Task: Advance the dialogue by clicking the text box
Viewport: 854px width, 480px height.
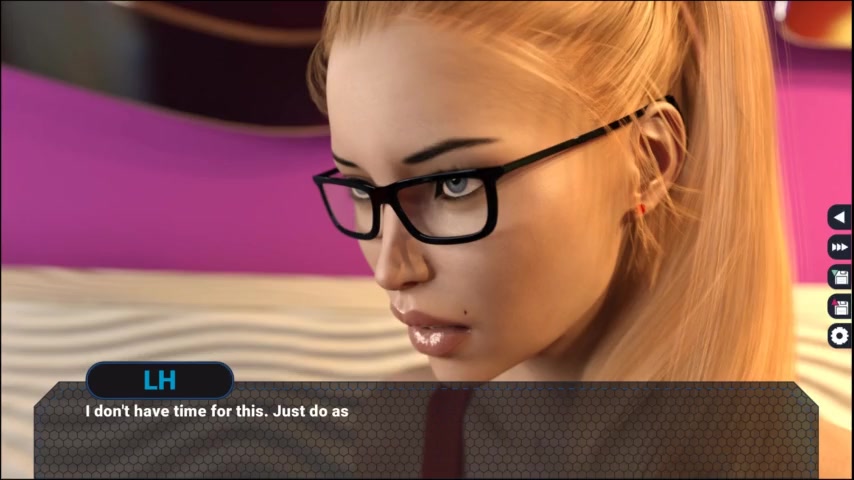Action: [x=426, y=435]
